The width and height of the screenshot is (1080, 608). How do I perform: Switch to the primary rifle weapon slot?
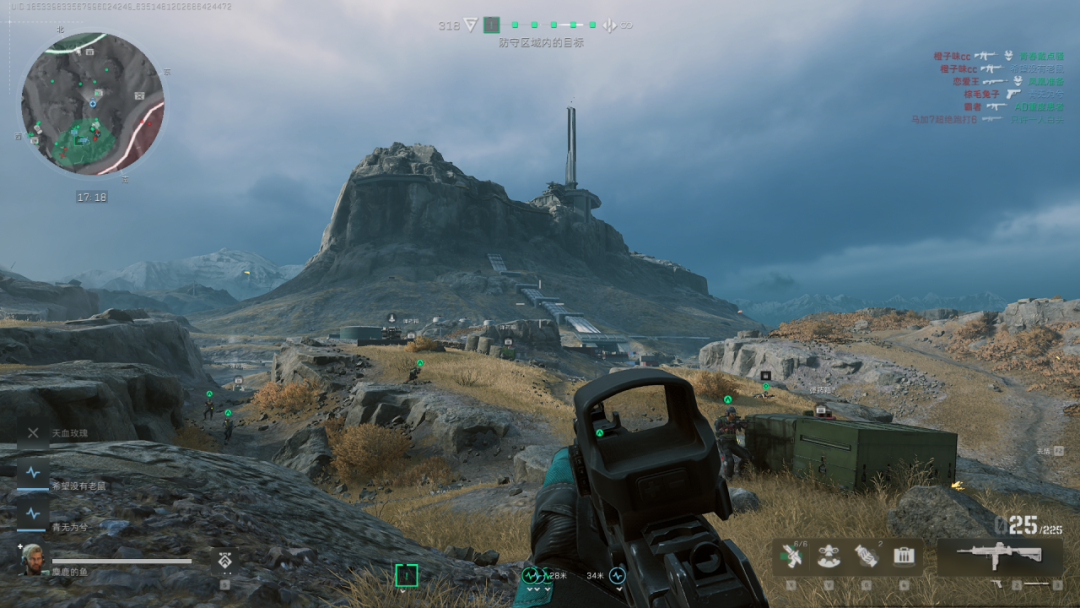tap(998, 555)
